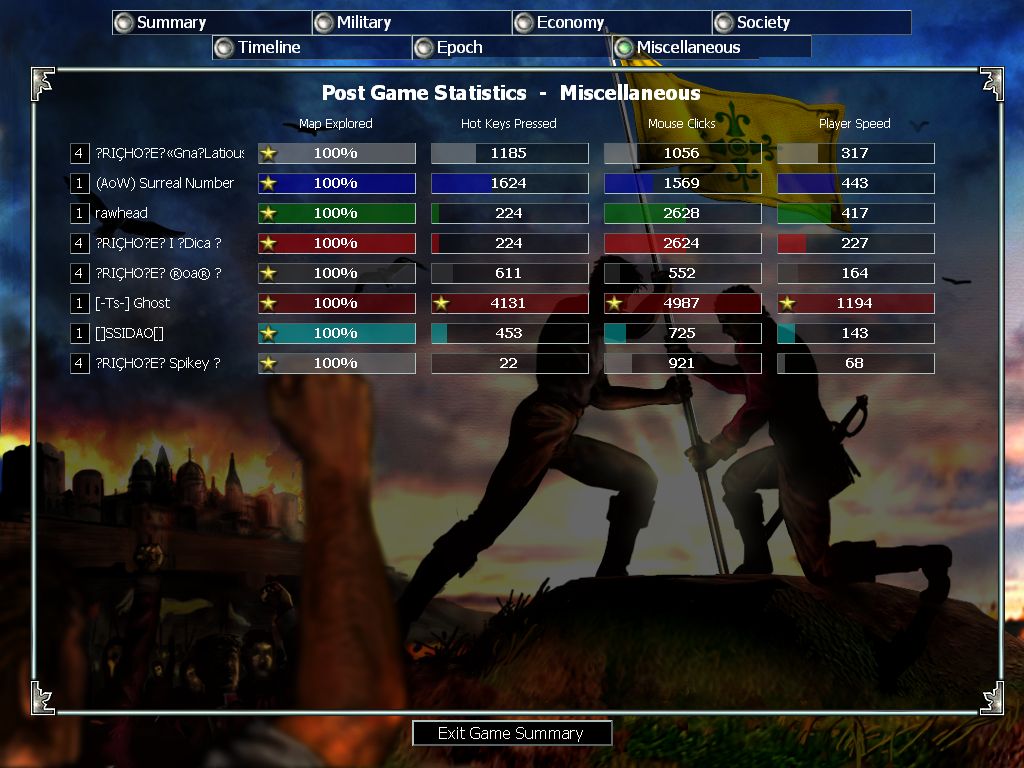Click the Exit Game Summary button
1024x768 pixels.
click(511, 733)
